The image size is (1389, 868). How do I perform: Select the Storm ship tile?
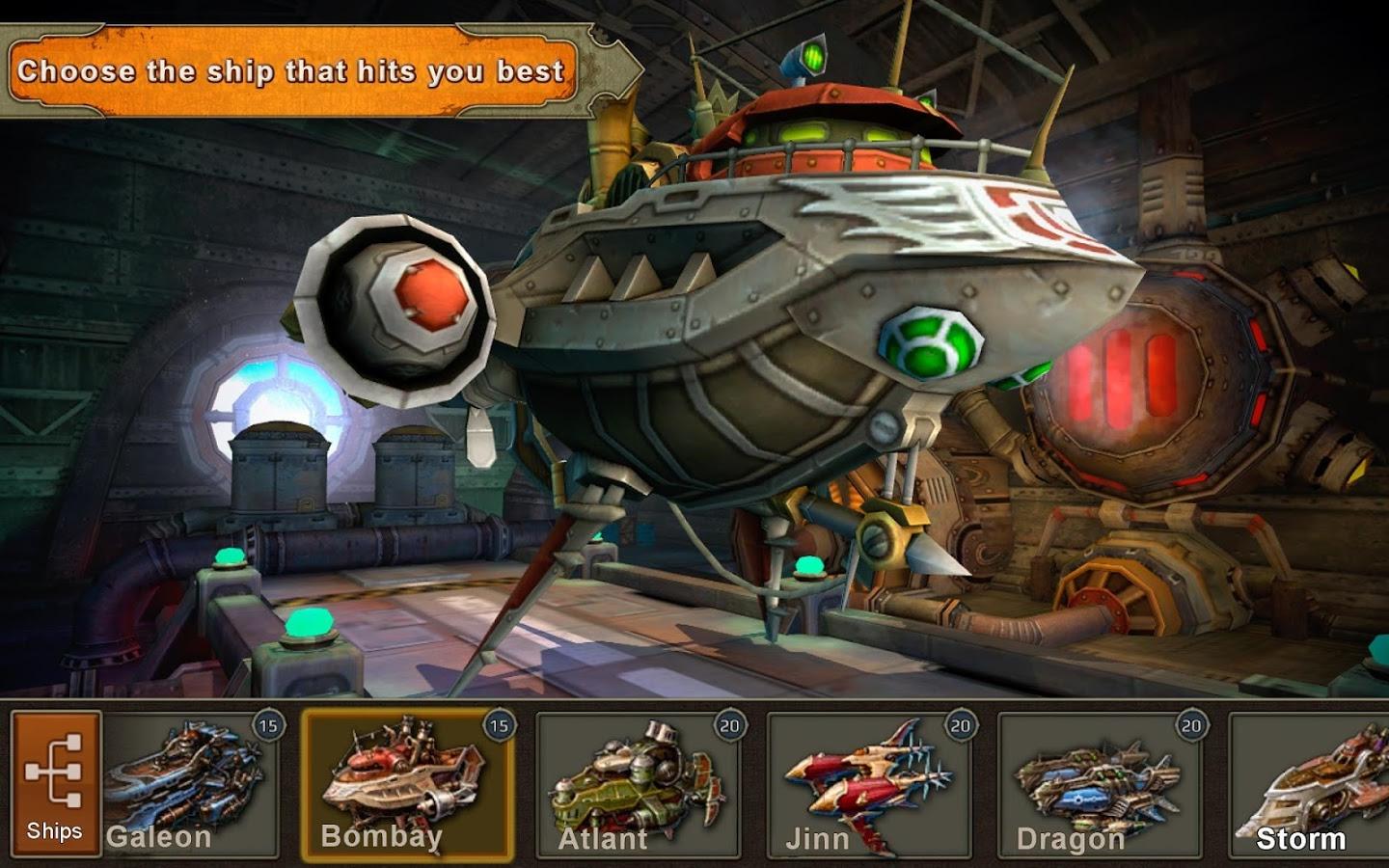coord(1312,783)
